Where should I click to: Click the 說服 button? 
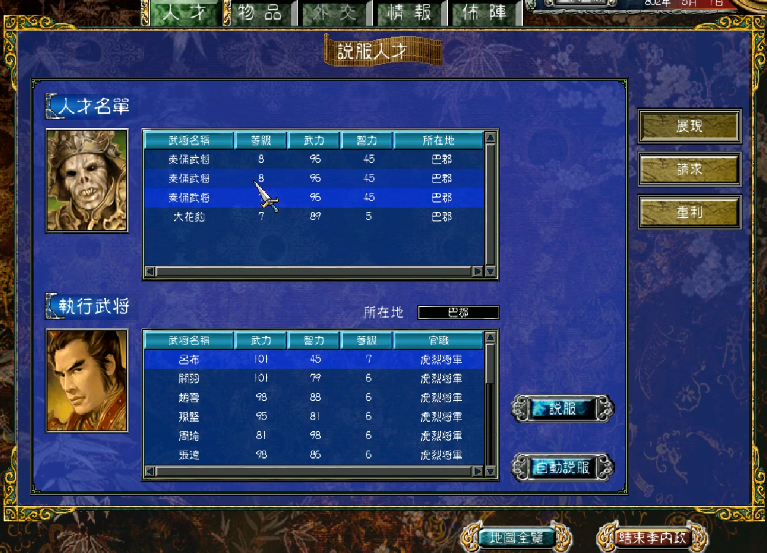pyautogui.click(x=562, y=408)
